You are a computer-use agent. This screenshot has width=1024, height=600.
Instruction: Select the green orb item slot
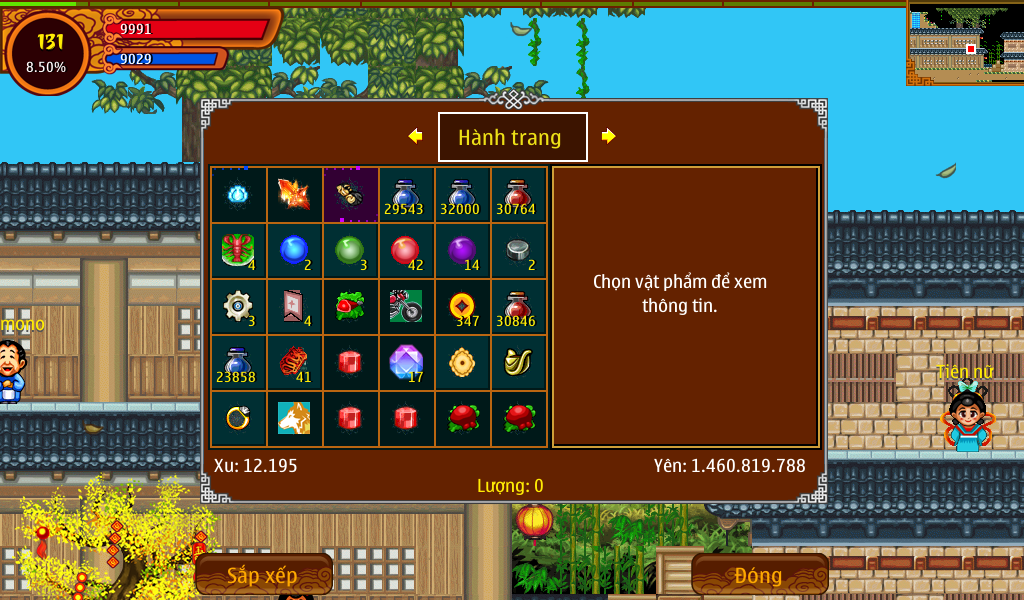[350, 251]
